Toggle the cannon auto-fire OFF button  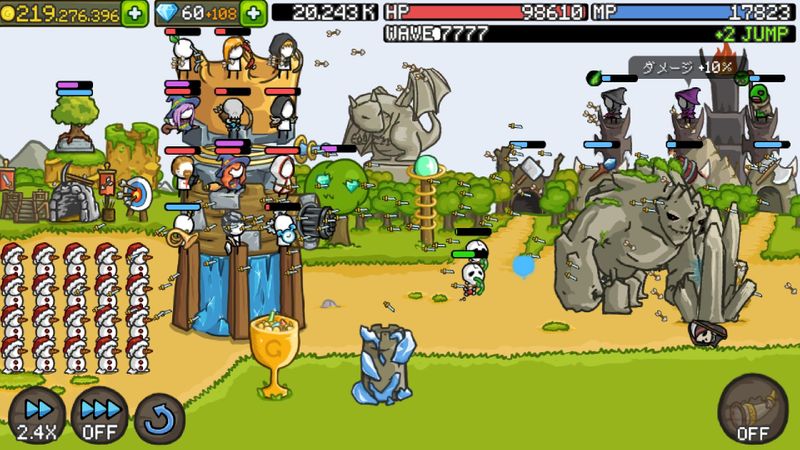752,410
